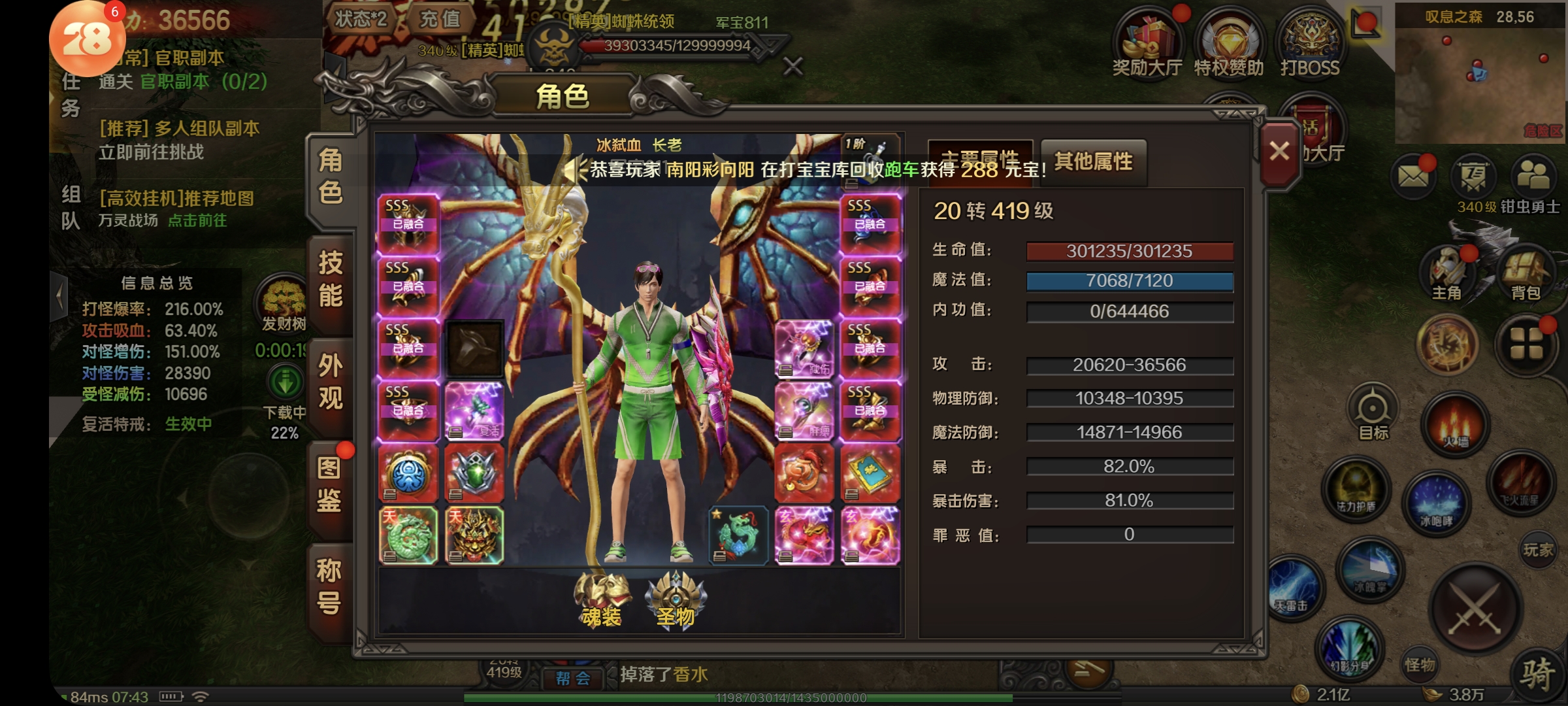Image resolution: width=1568 pixels, height=706 pixels.
Task: Select the blue spider medallion equipment slot
Action: tap(408, 473)
